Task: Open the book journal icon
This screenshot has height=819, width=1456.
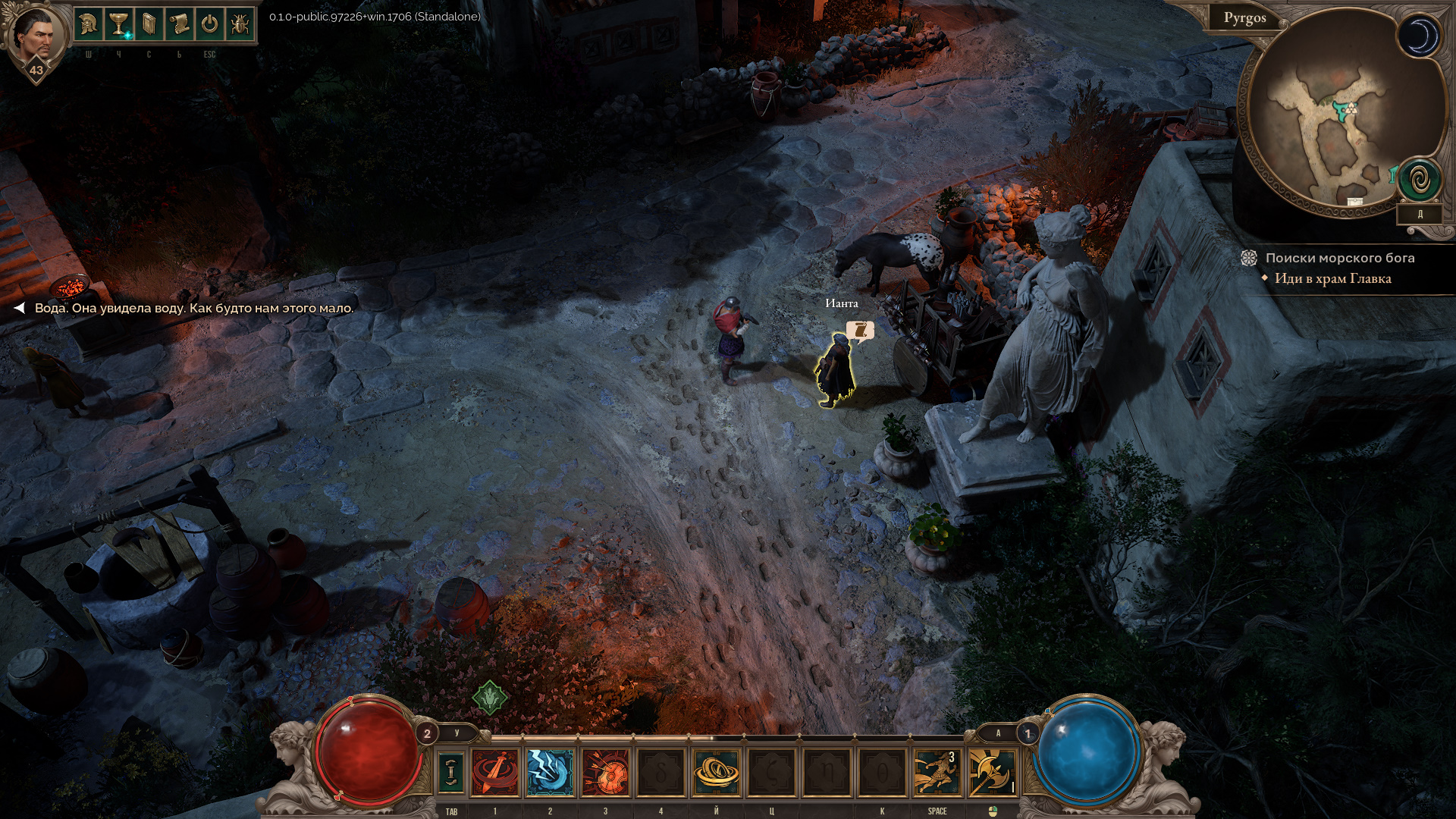Action: click(x=149, y=24)
